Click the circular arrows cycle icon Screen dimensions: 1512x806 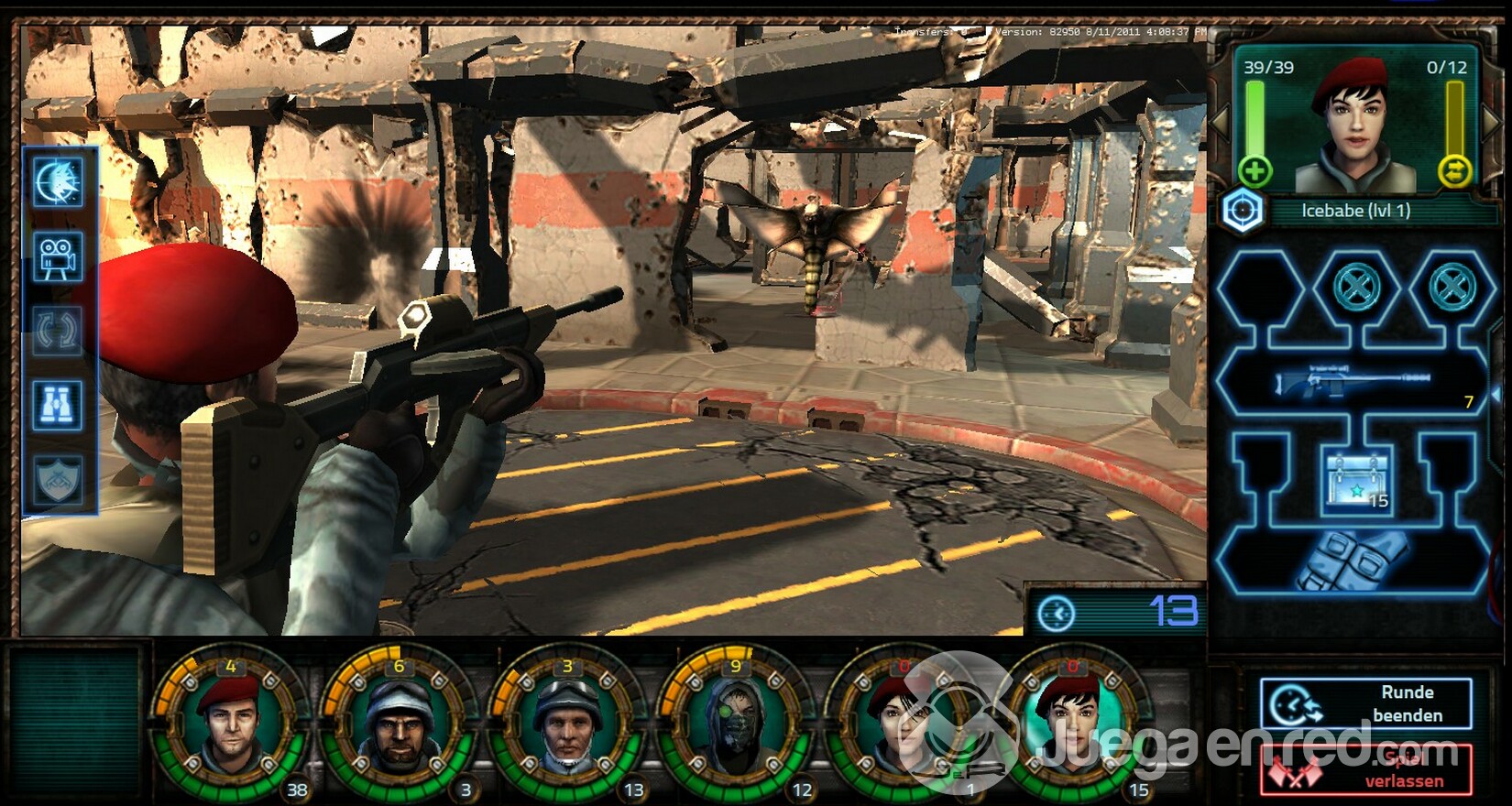[x=59, y=331]
